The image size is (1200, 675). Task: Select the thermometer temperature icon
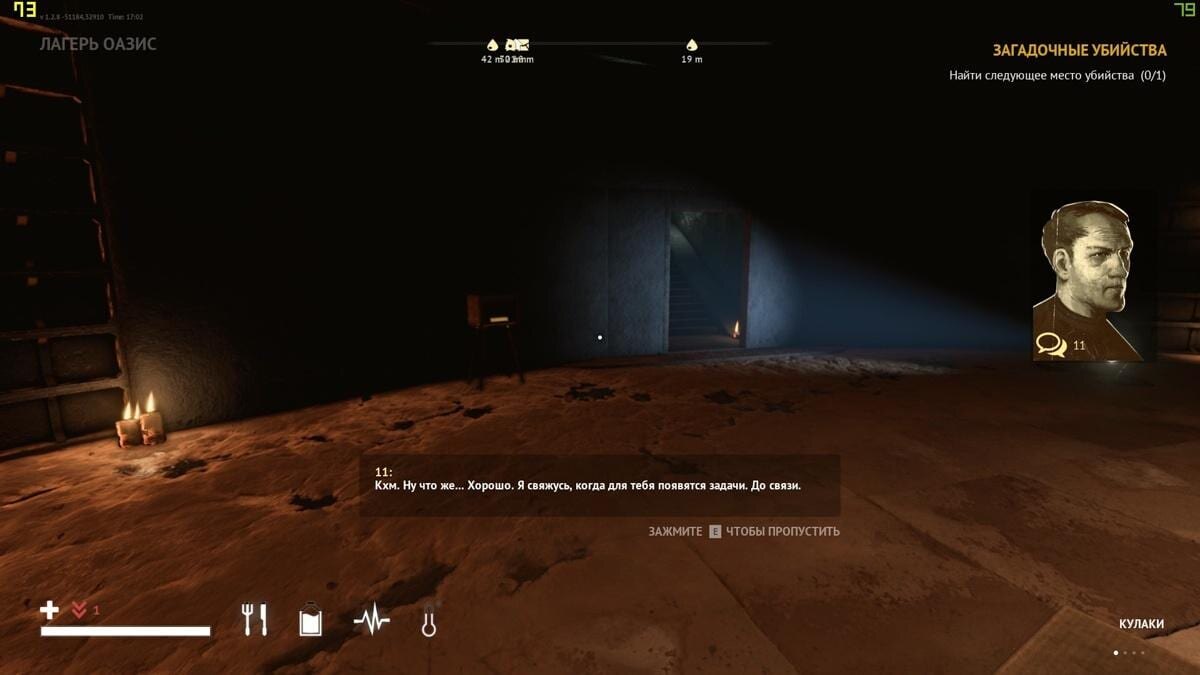pos(429,621)
